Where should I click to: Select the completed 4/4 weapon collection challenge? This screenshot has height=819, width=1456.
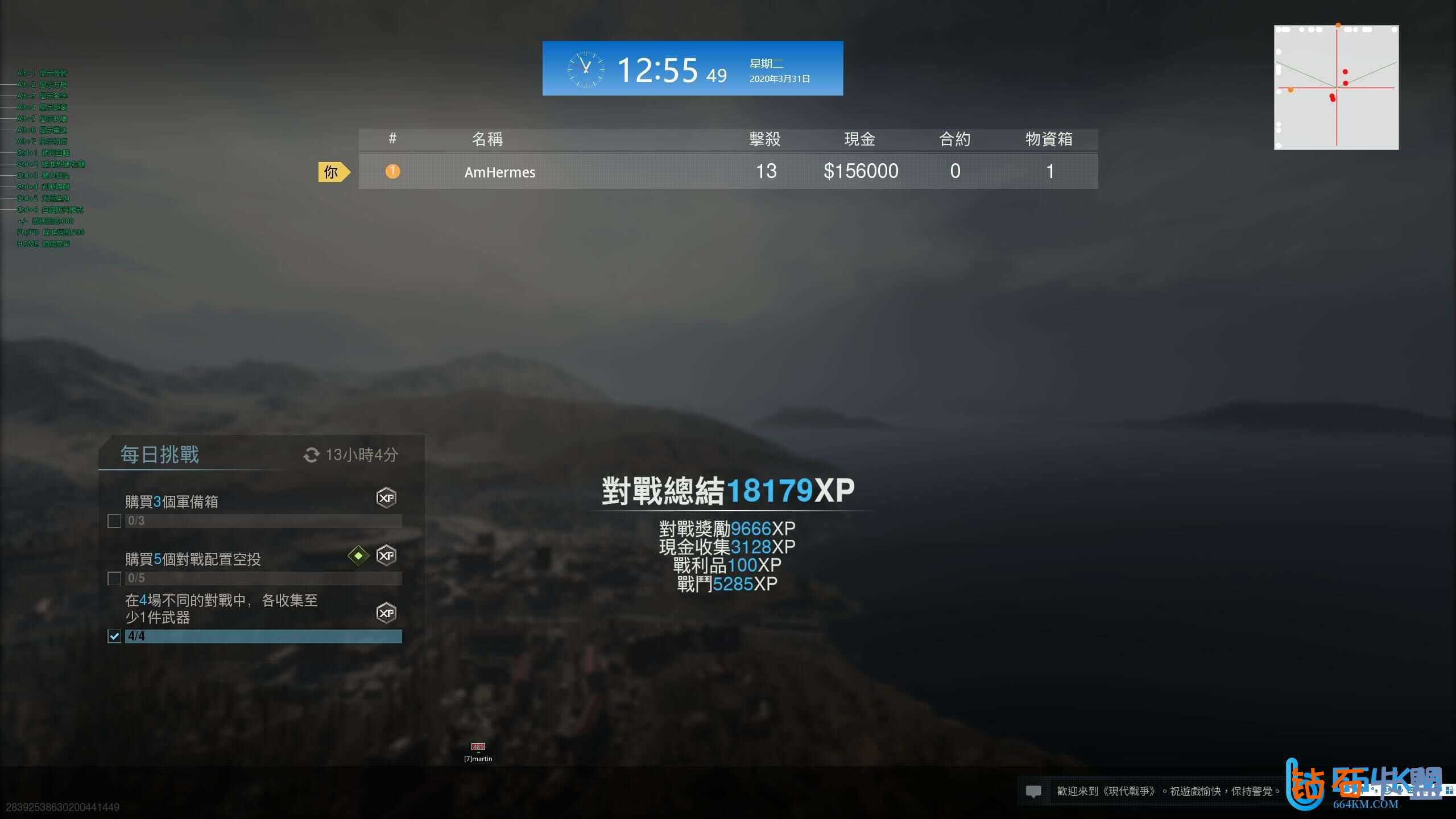[x=221, y=609]
